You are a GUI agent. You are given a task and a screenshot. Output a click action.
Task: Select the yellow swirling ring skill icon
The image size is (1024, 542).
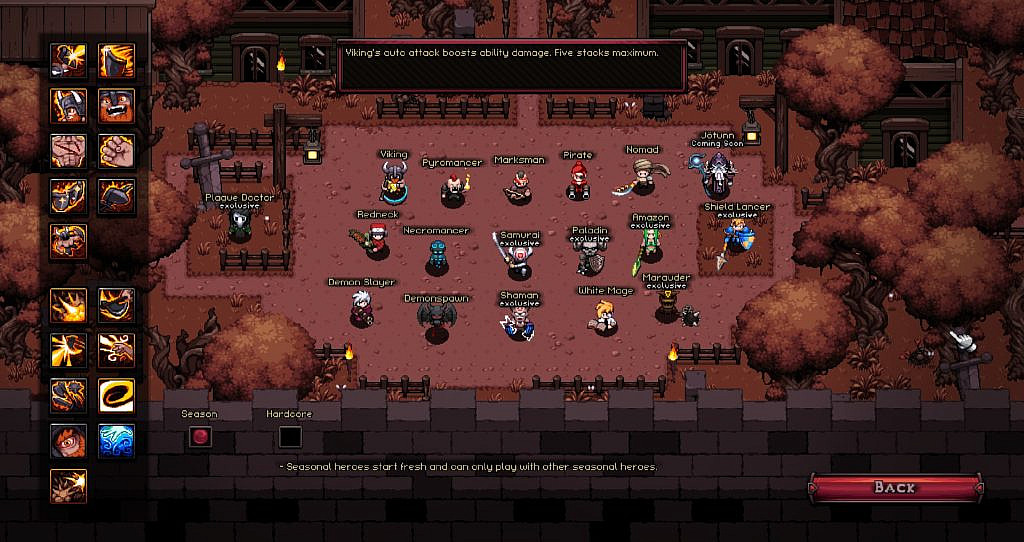click(x=116, y=395)
